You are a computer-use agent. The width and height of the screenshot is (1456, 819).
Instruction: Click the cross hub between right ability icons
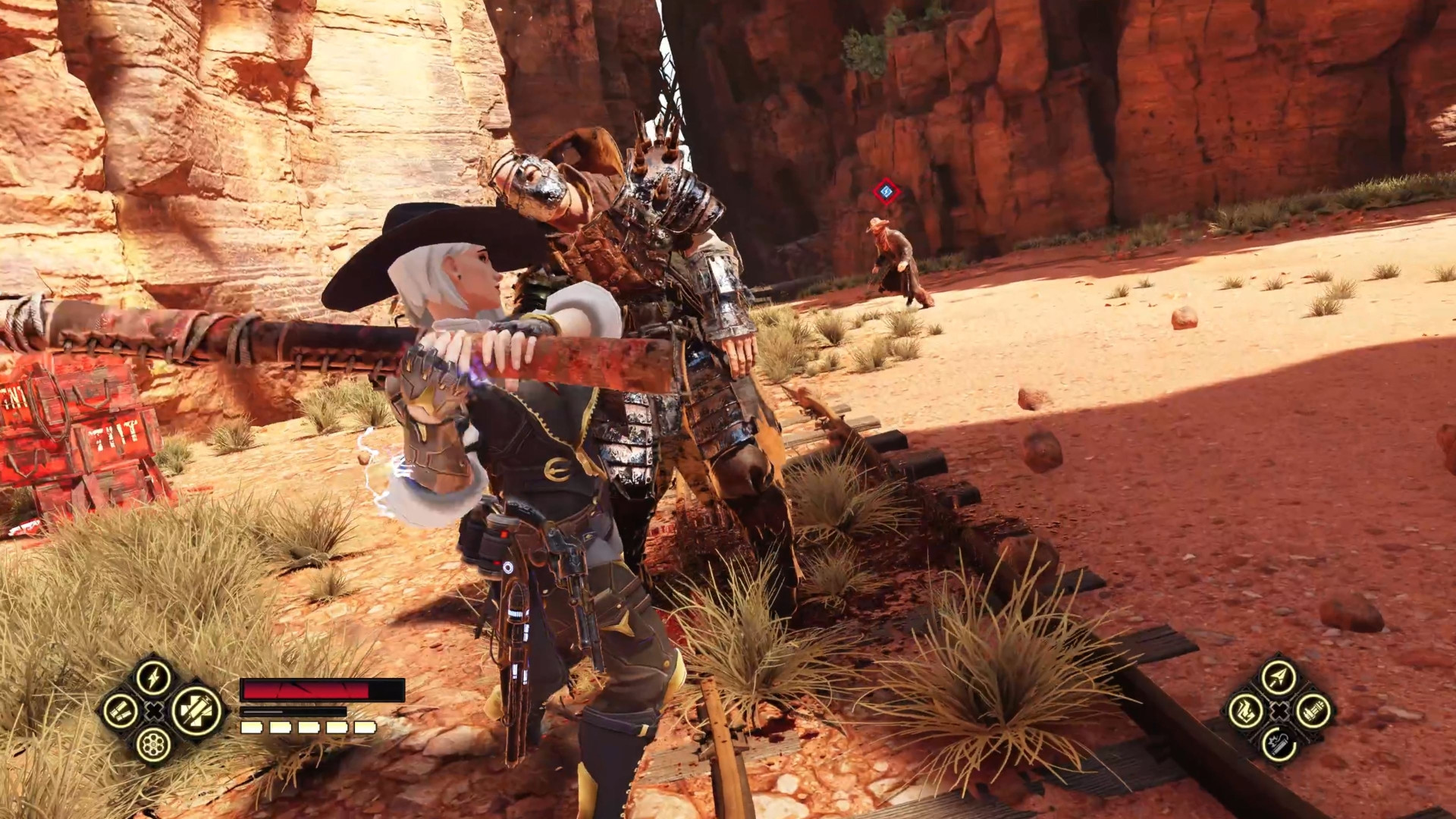1279,711
